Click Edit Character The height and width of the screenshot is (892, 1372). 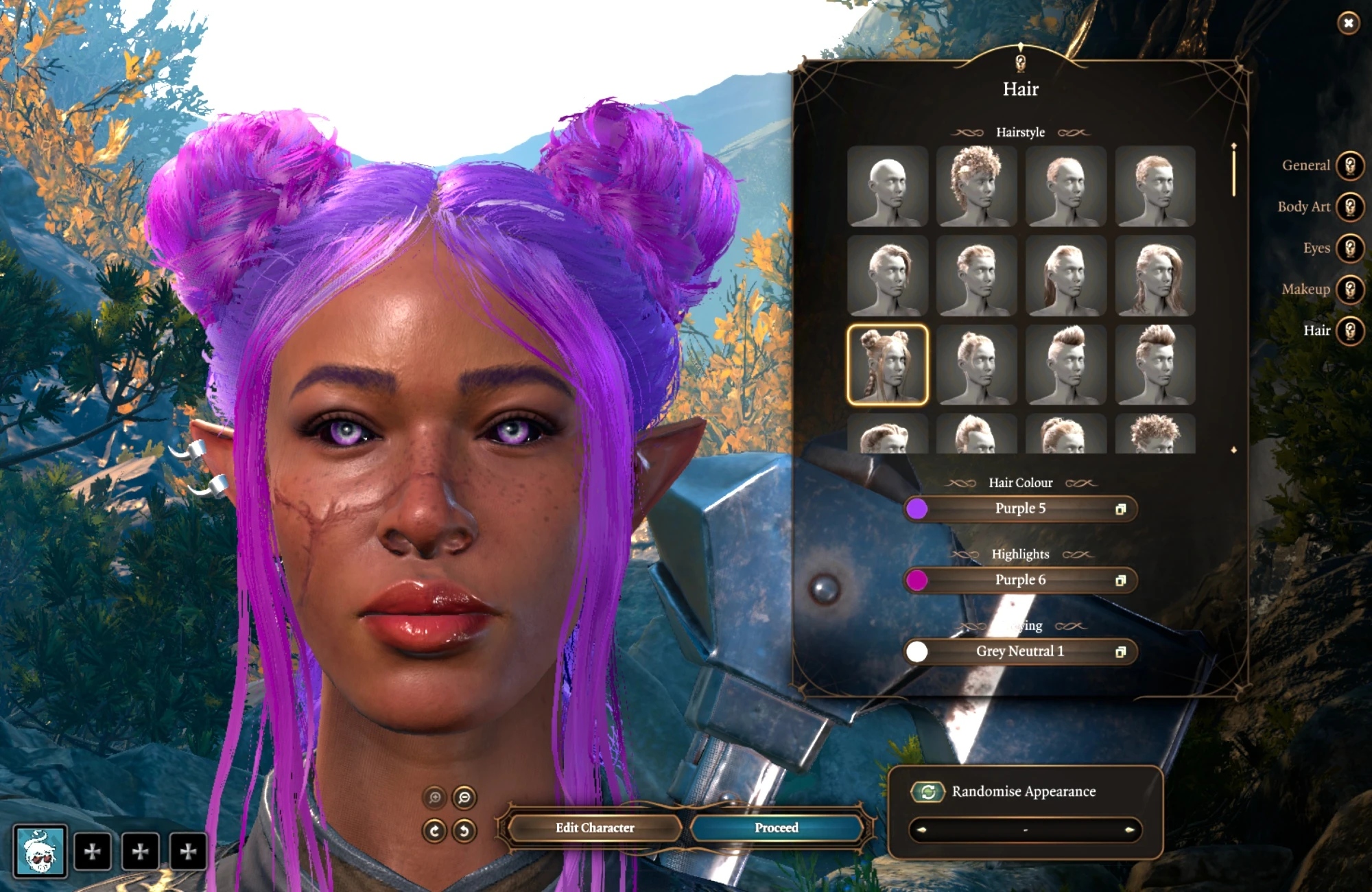click(x=595, y=828)
